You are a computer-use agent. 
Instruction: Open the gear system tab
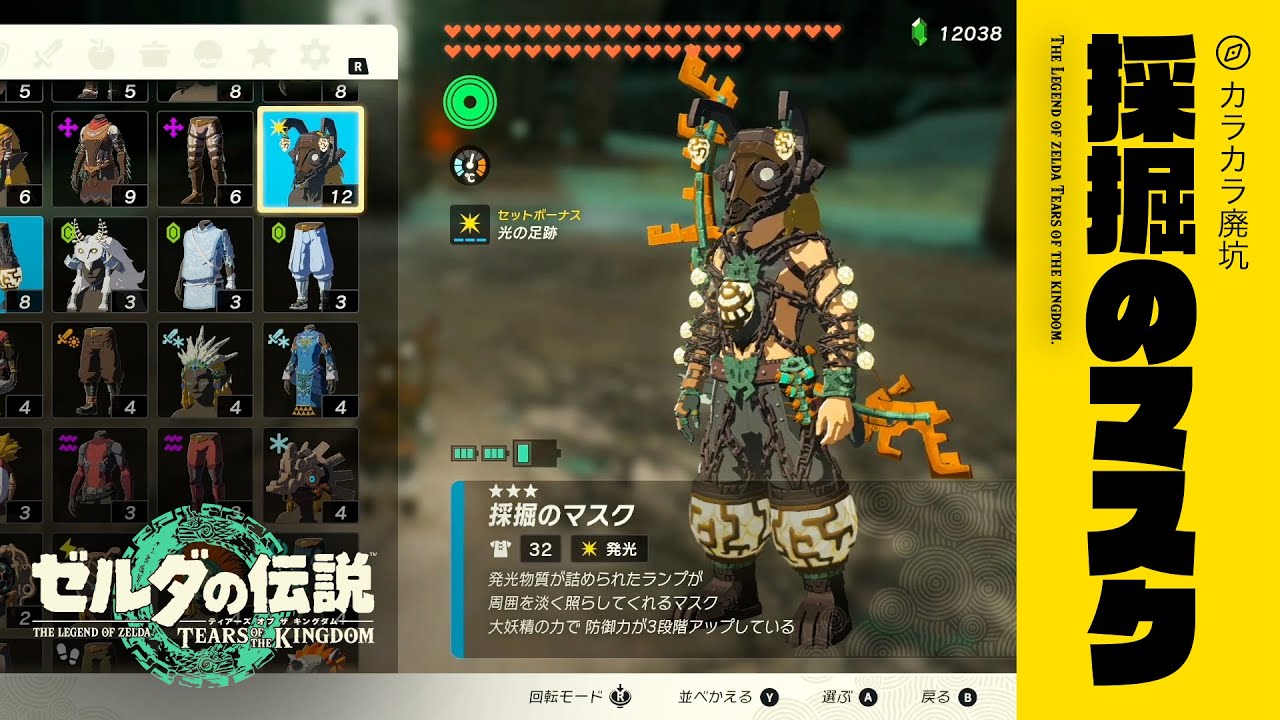[x=314, y=52]
